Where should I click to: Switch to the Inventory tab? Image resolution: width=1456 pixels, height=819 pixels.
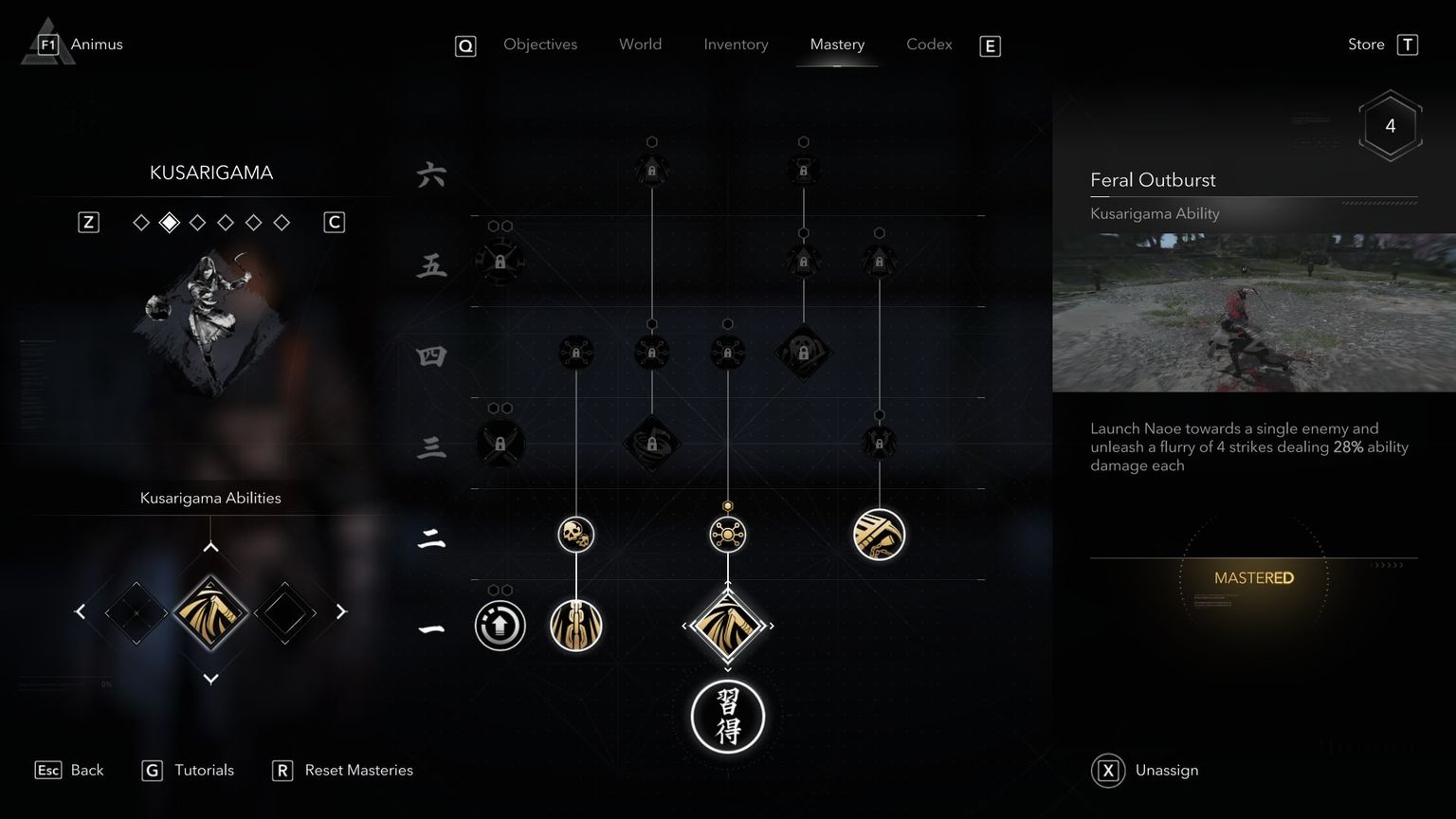click(736, 44)
